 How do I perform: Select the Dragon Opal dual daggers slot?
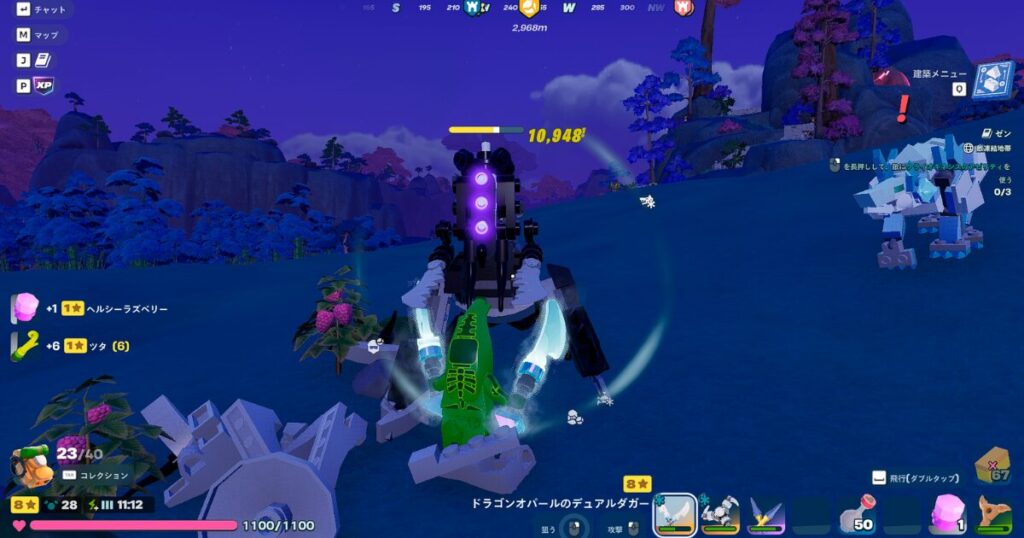pos(675,514)
